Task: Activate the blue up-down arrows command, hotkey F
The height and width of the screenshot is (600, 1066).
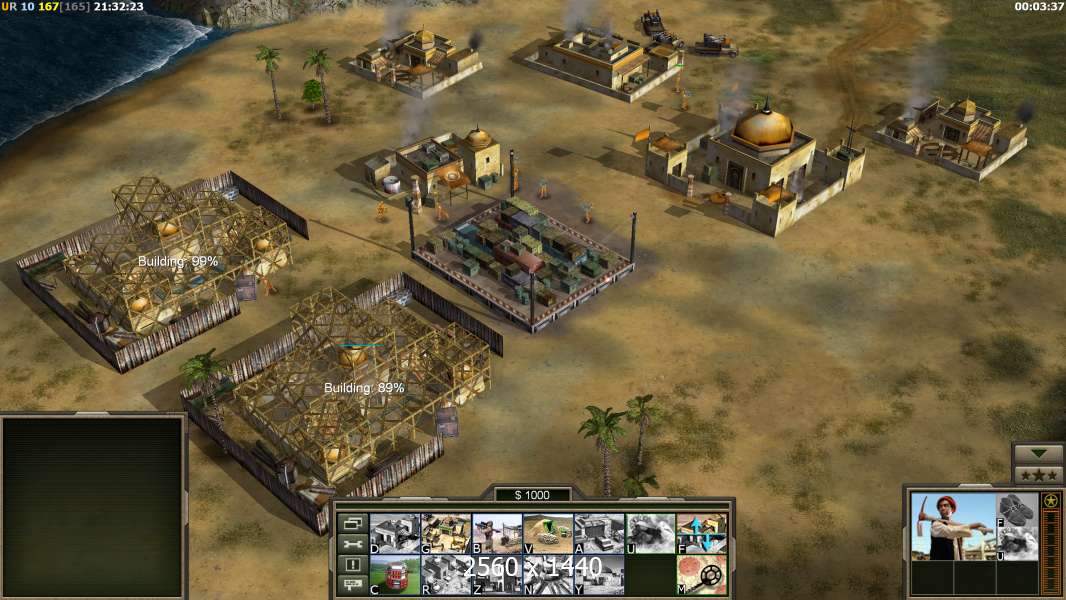Action: click(x=701, y=533)
